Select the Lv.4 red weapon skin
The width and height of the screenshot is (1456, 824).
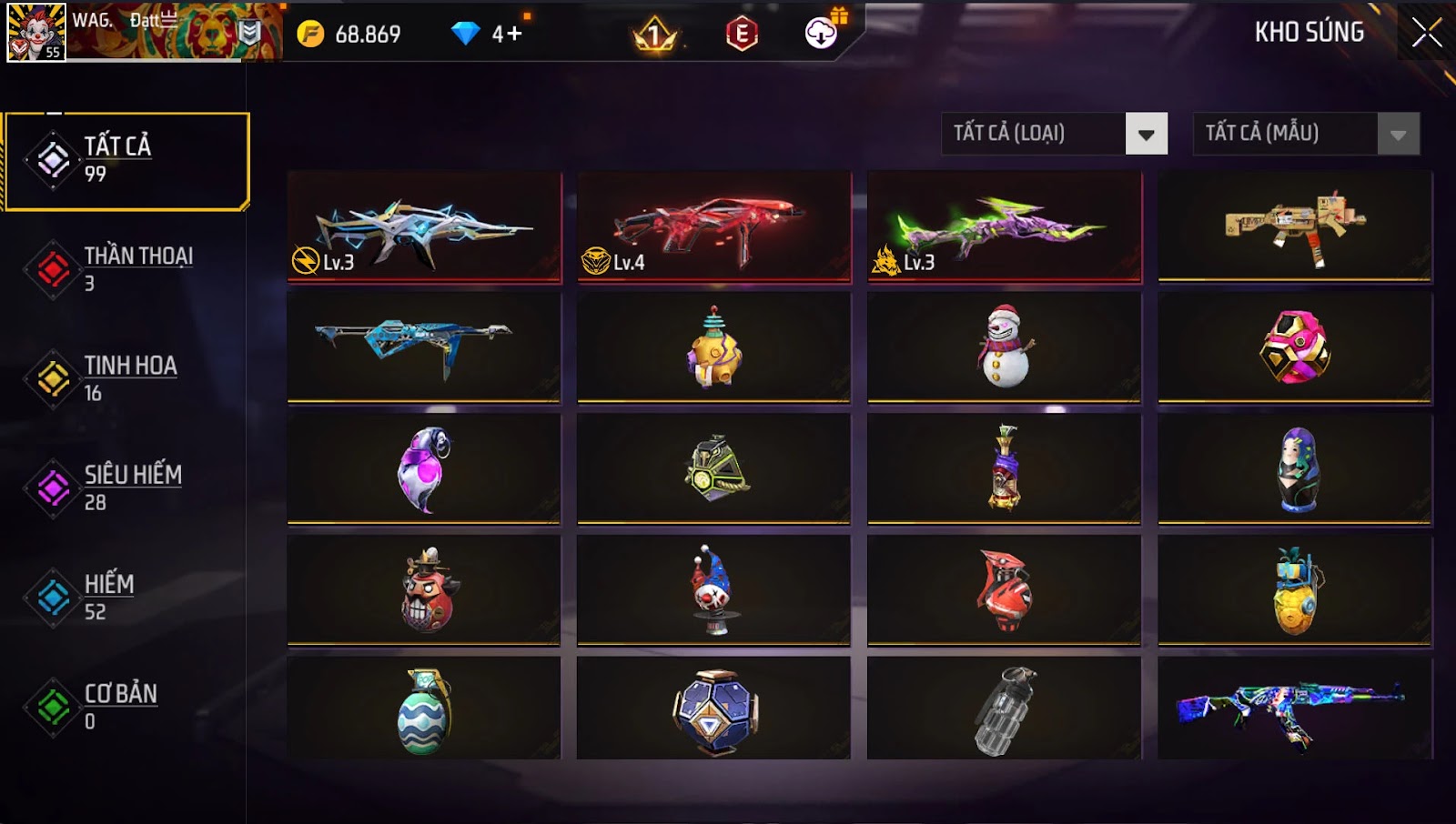713,226
